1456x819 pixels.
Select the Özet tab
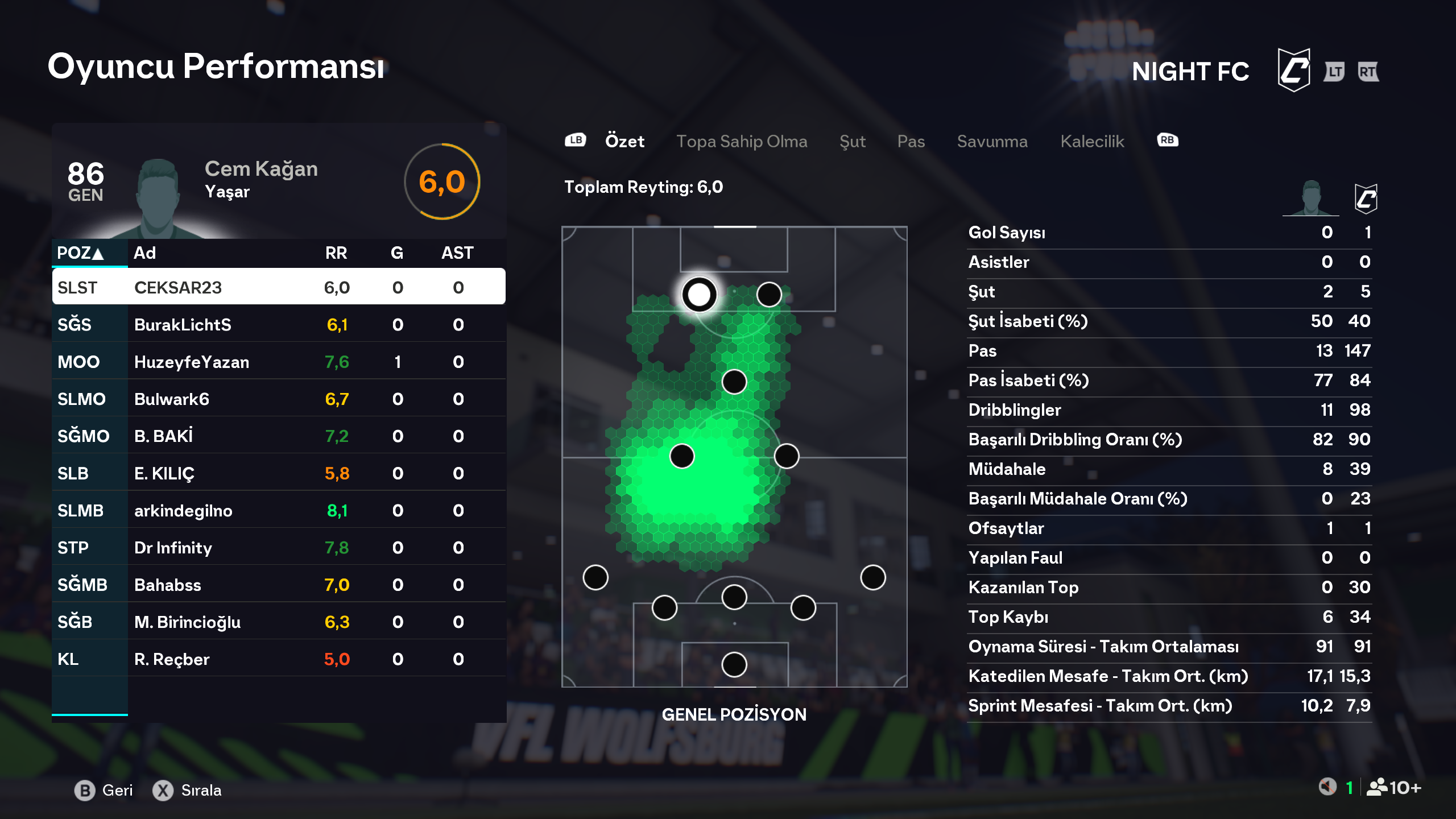coord(624,142)
